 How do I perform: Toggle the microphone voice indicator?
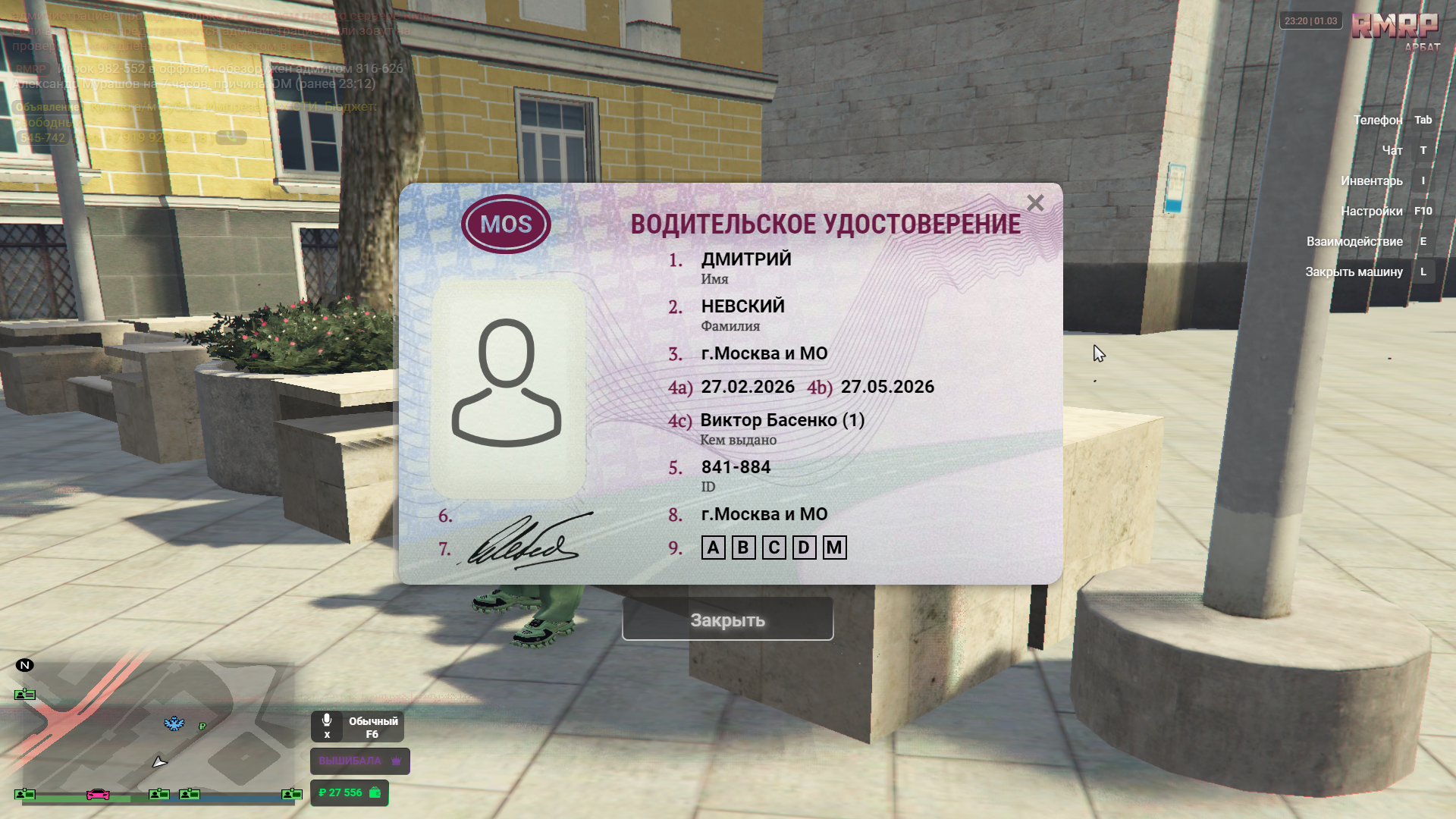tap(327, 726)
